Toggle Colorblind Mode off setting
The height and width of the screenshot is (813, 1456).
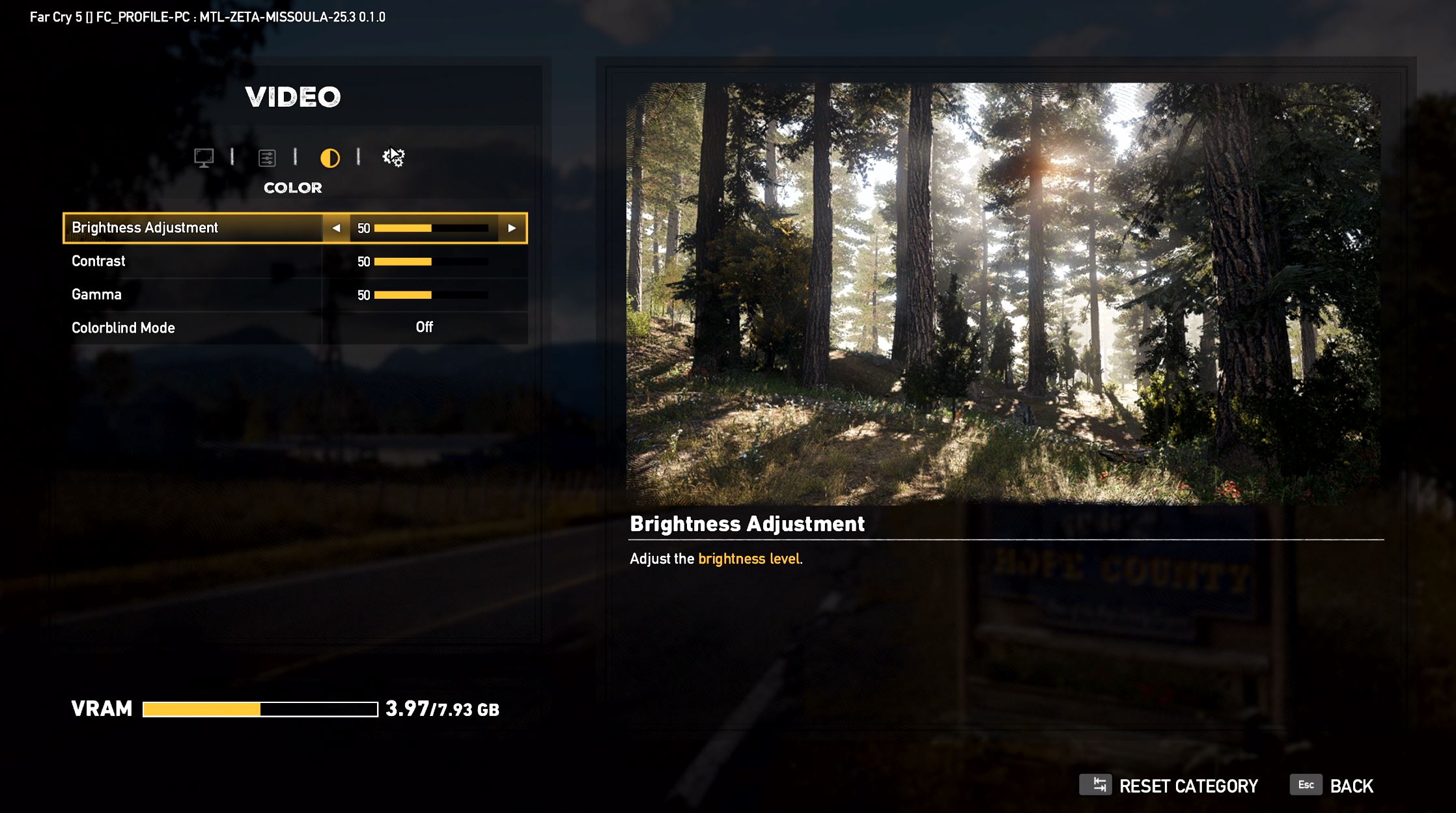pos(424,327)
